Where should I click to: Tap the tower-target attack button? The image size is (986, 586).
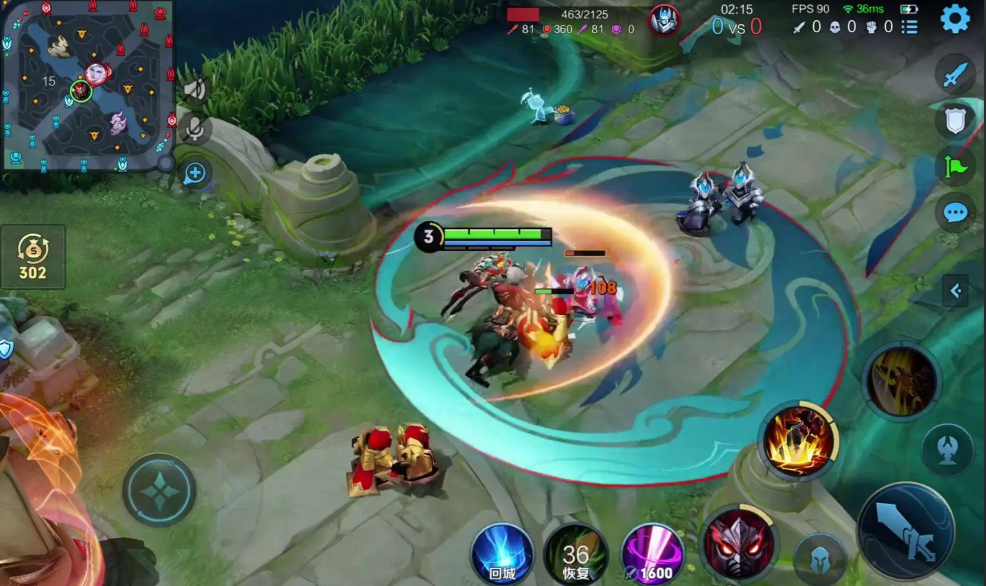coord(947,448)
